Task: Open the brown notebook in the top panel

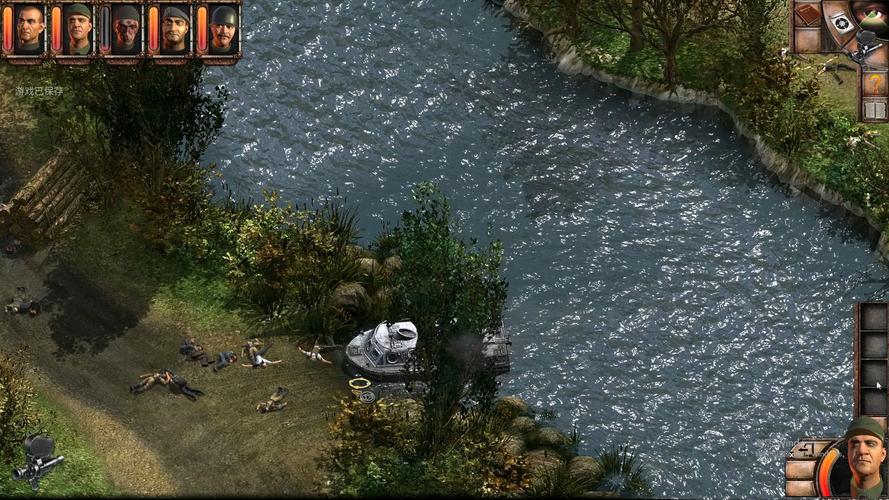Action: pos(806,15)
